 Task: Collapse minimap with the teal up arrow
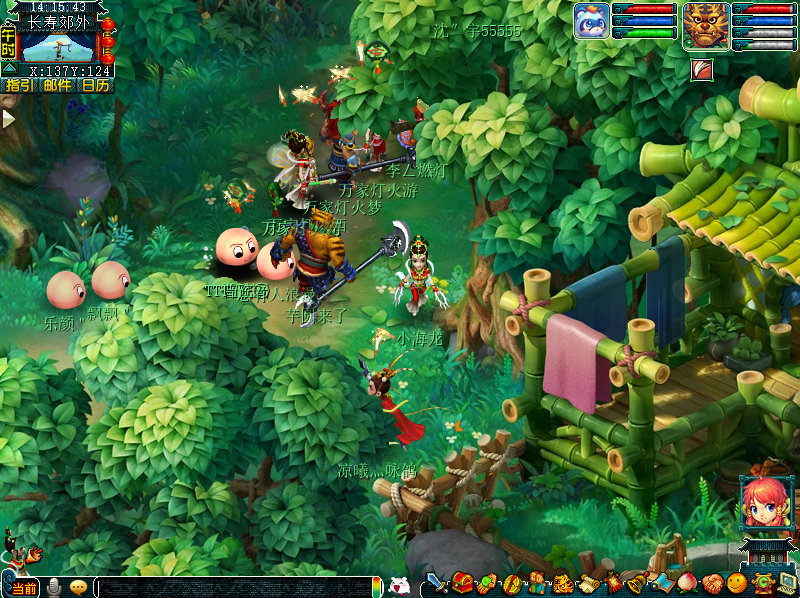(9, 68)
